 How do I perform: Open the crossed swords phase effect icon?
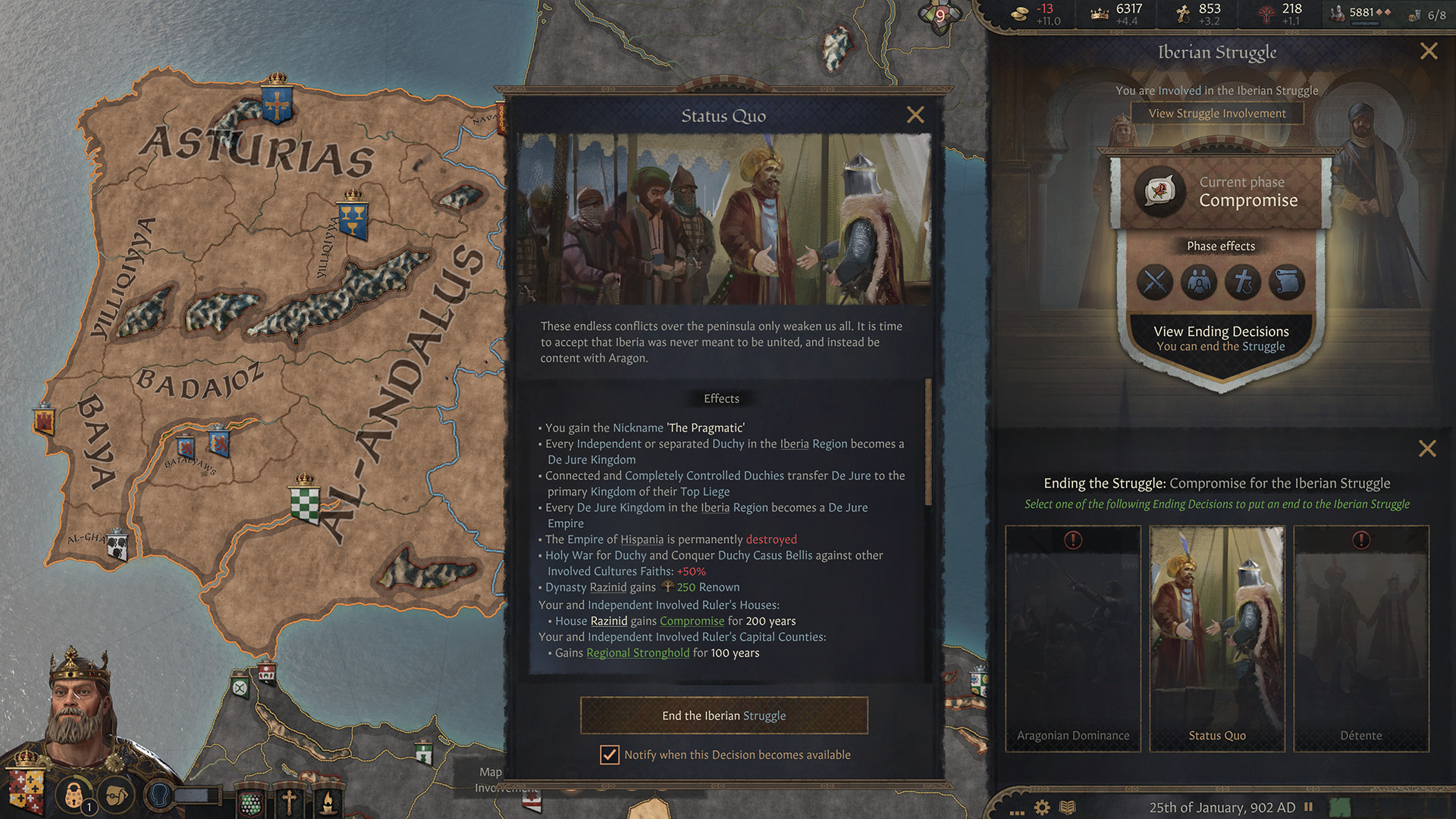[x=1155, y=282]
